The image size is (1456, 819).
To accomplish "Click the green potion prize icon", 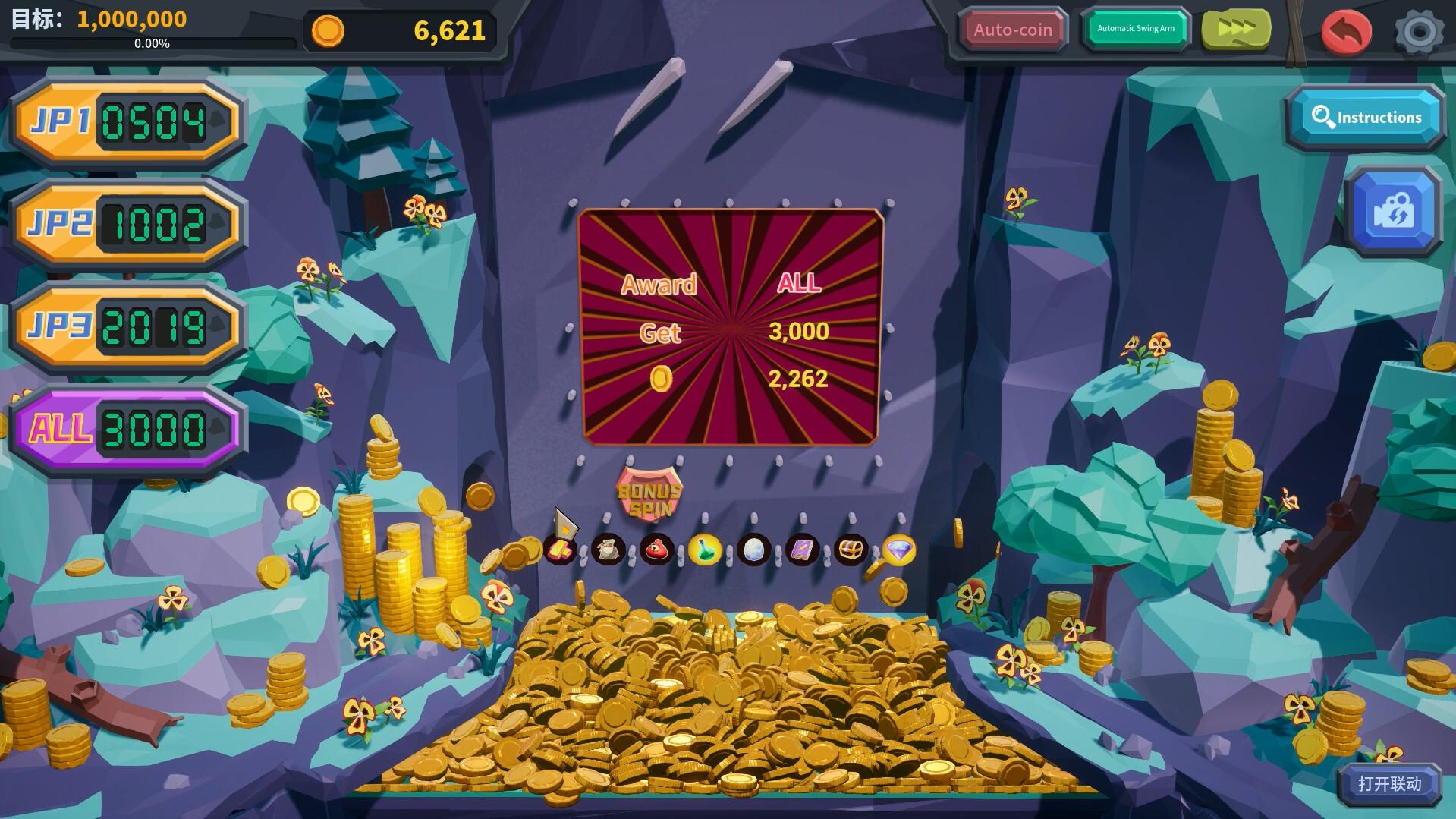I will (x=705, y=548).
